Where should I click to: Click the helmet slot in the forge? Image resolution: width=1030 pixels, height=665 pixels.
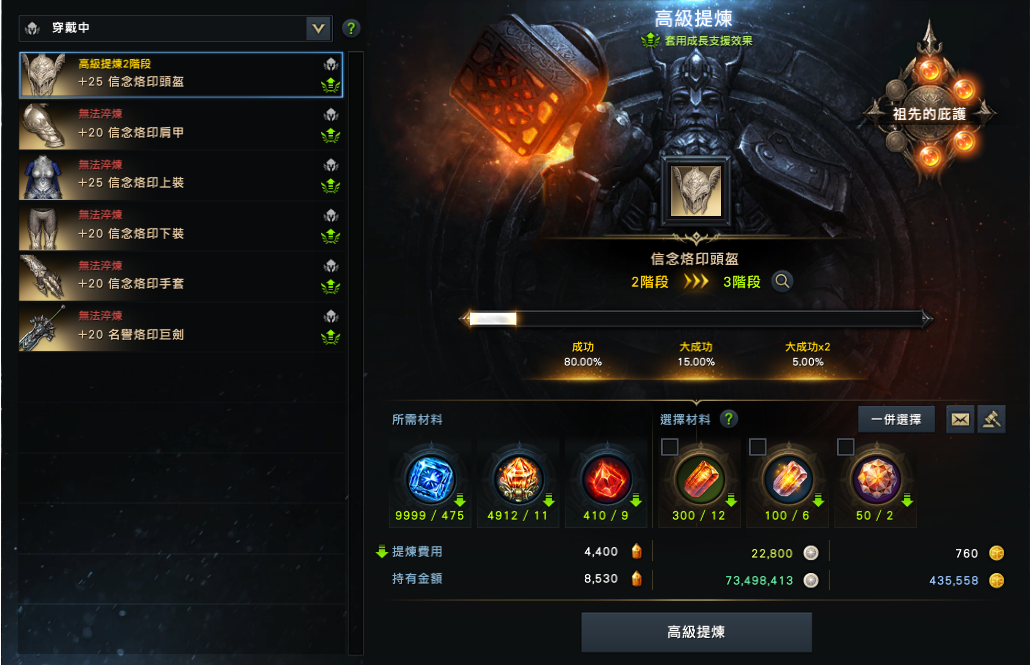(x=696, y=190)
